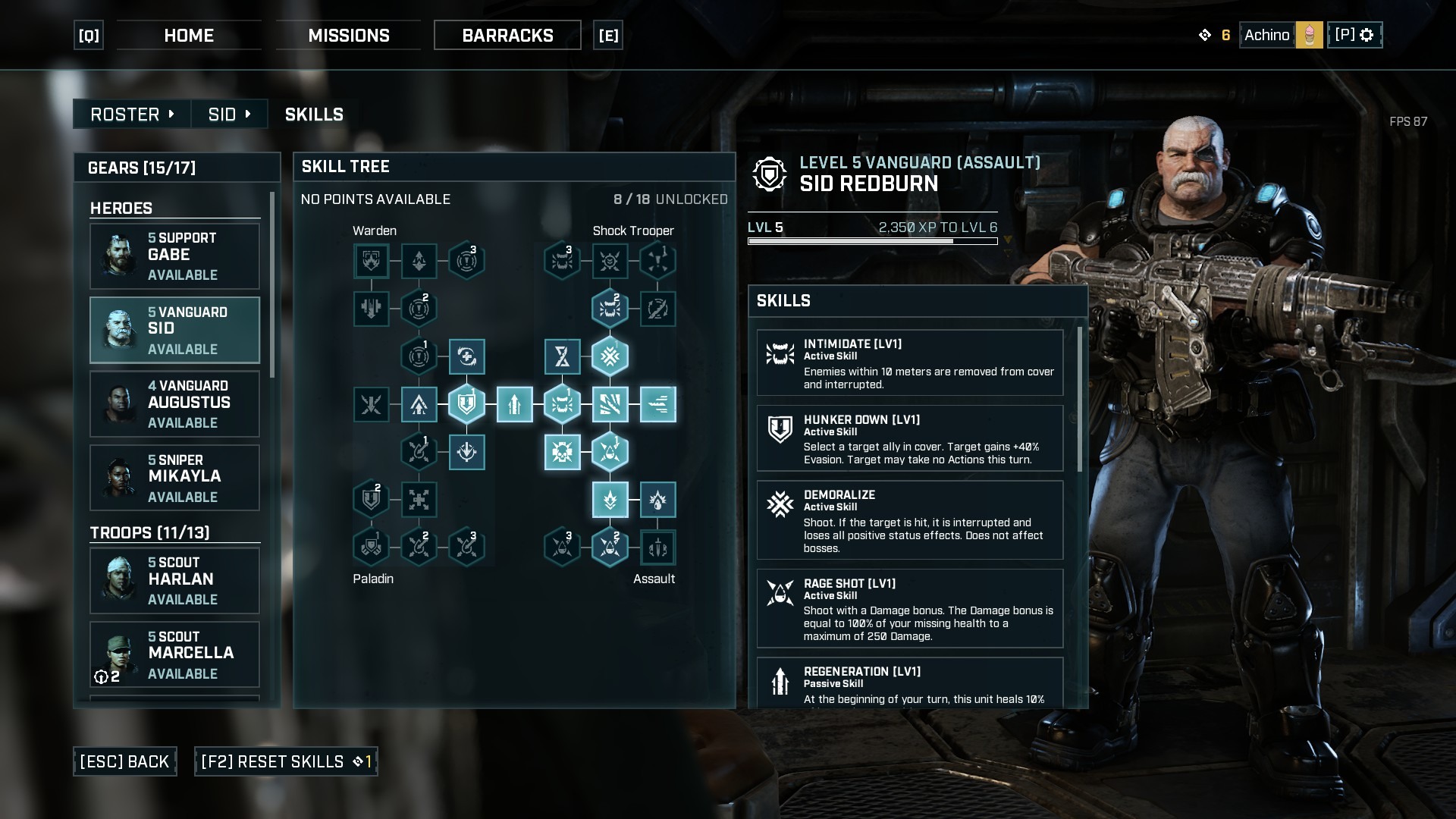Switch to the Missions tab

[348, 36]
